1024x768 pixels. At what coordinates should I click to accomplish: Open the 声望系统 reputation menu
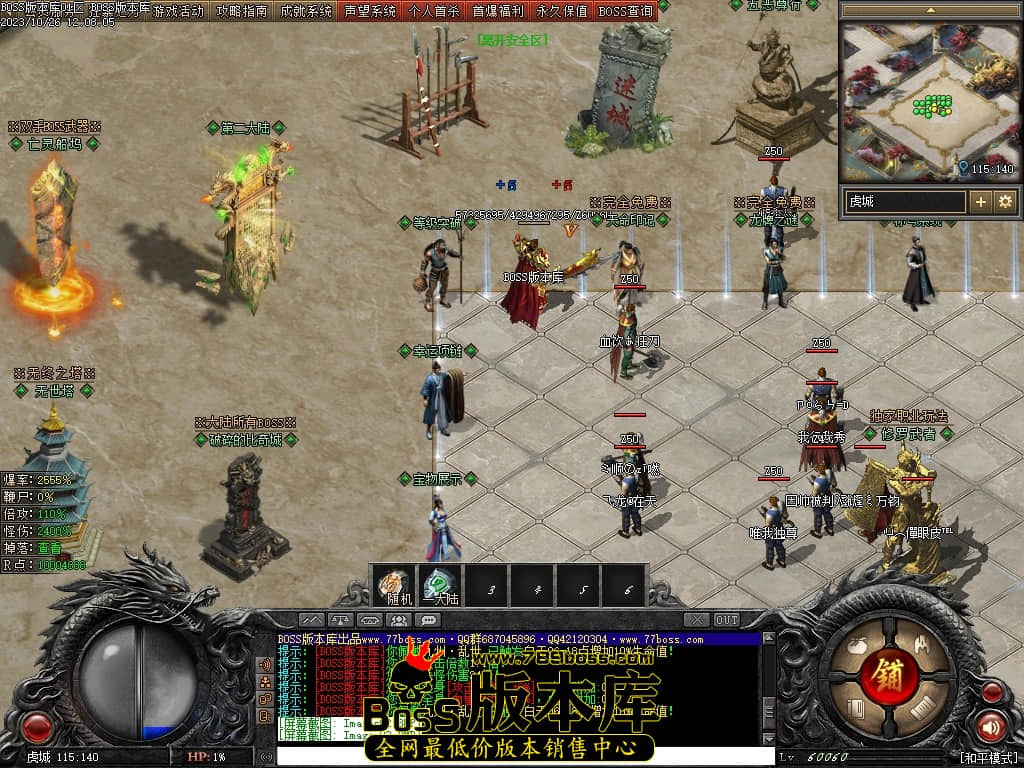click(369, 11)
